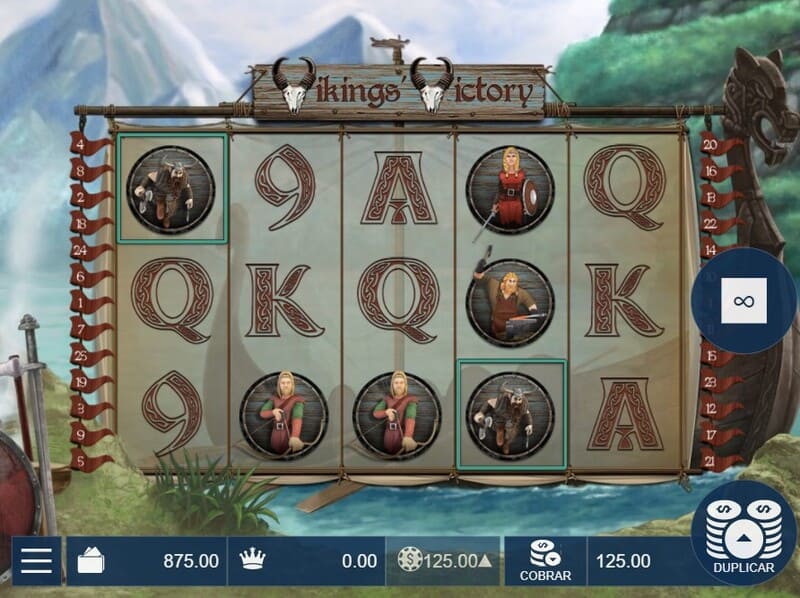Select the payline 12 flag
This screenshot has height=598, width=800.
(x=712, y=408)
